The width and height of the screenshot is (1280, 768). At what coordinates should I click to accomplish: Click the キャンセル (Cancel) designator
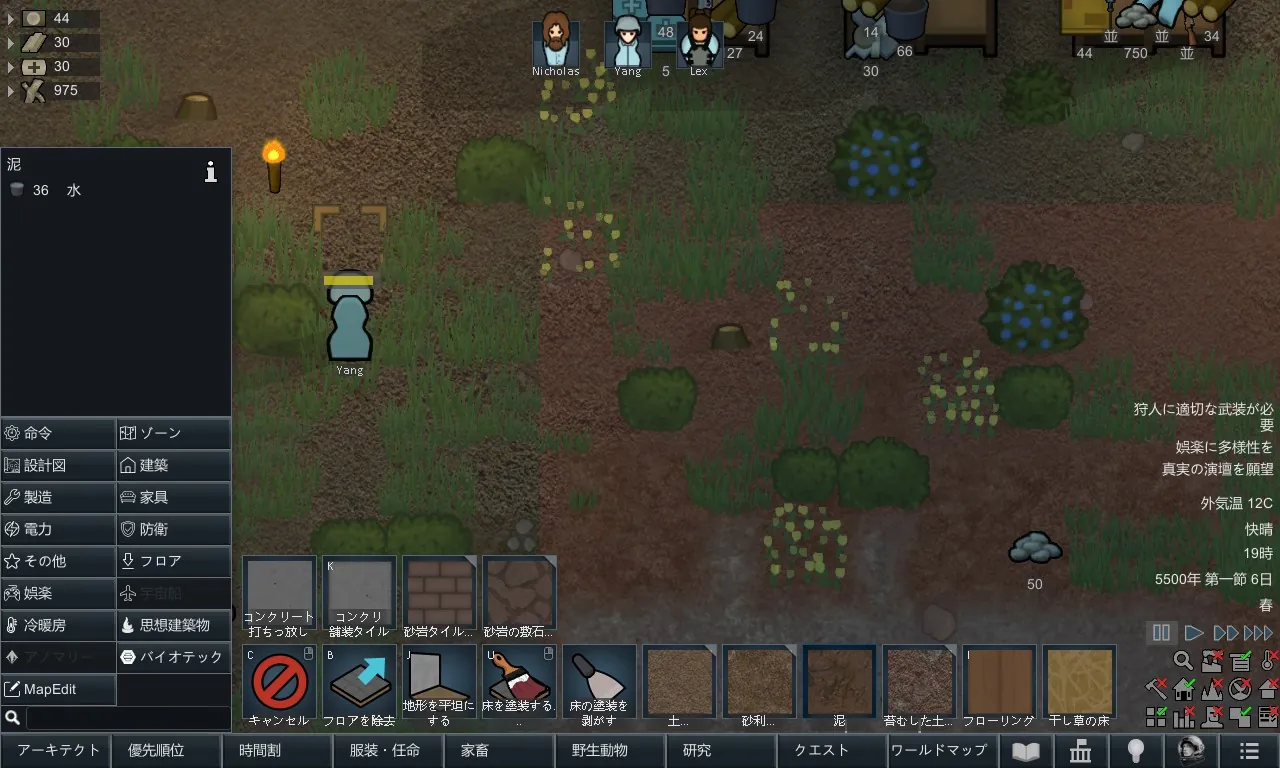(x=280, y=684)
